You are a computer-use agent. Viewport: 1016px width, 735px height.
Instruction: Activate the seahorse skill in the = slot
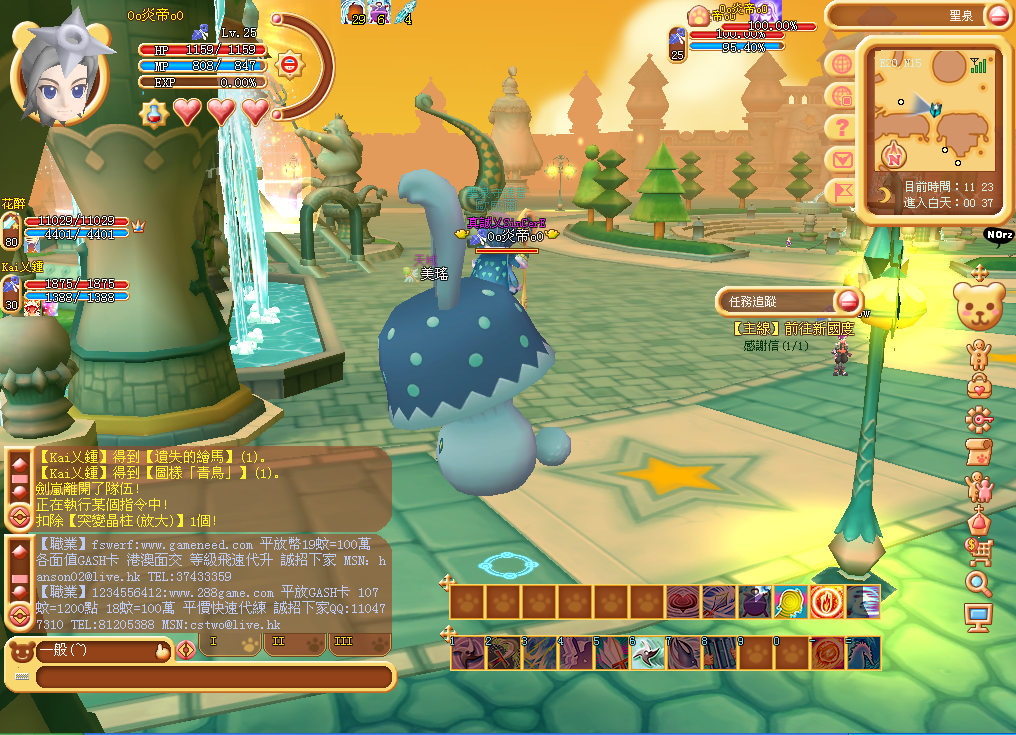point(863,653)
